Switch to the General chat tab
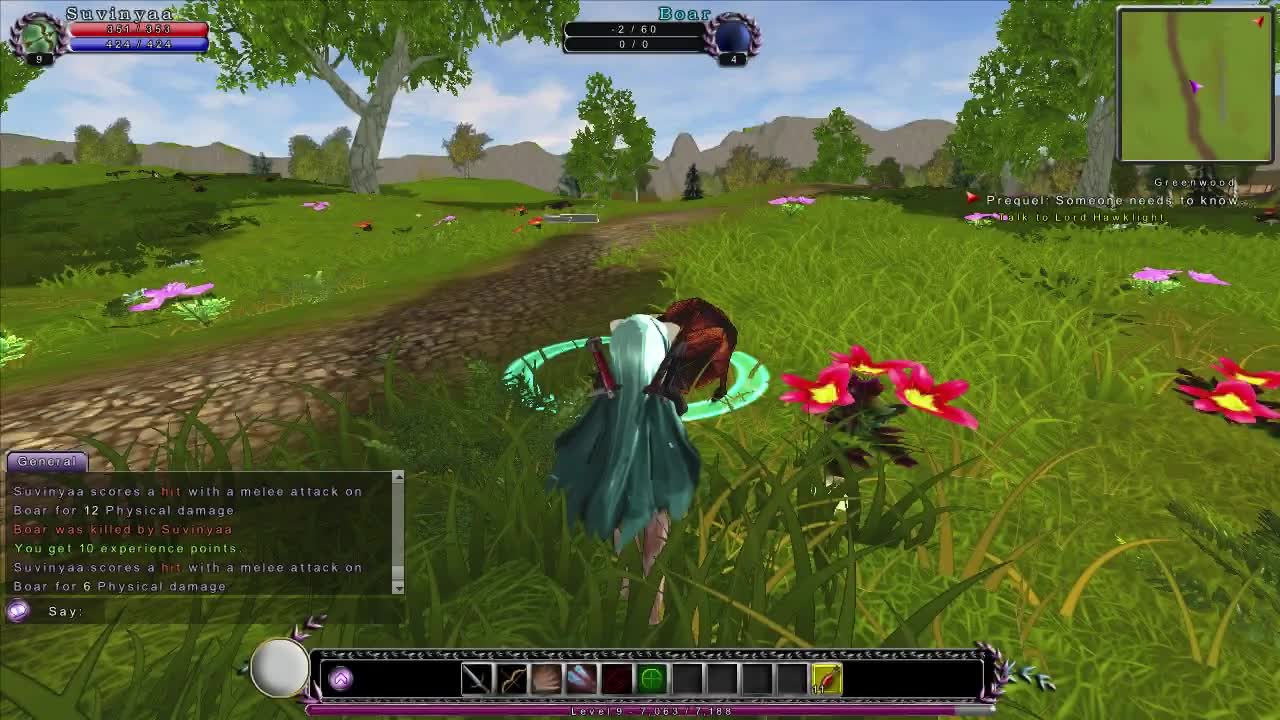 pyautogui.click(x=48, y=461)
